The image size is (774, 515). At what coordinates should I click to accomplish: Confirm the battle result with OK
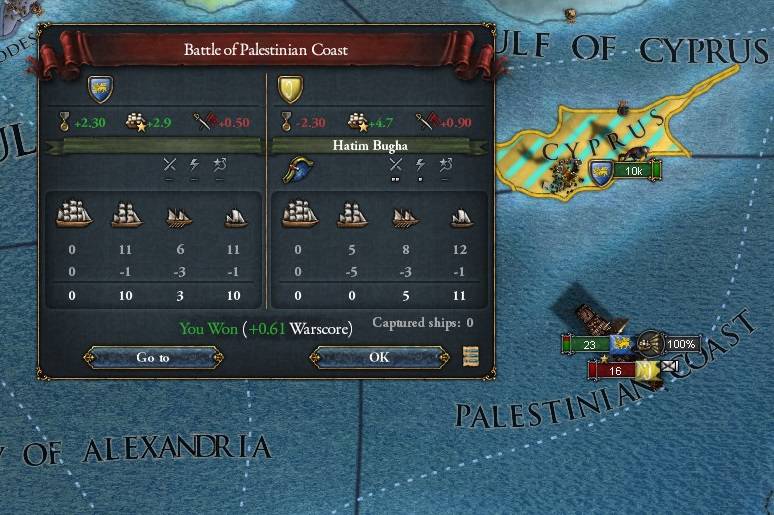click(x=378, y=357)
